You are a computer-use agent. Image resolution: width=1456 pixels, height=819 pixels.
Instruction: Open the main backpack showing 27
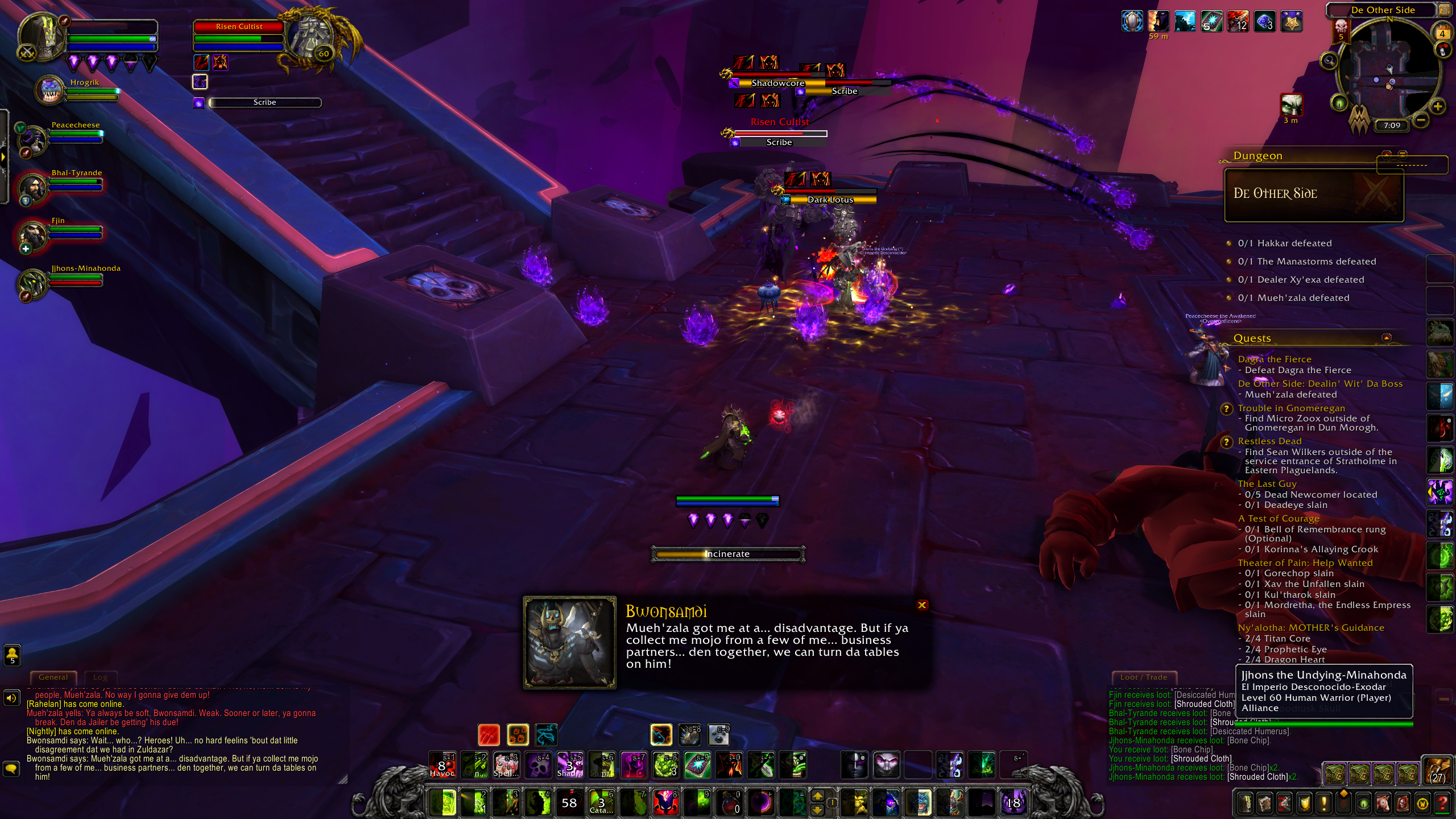pyautogui.click(x=1437, y=771)
